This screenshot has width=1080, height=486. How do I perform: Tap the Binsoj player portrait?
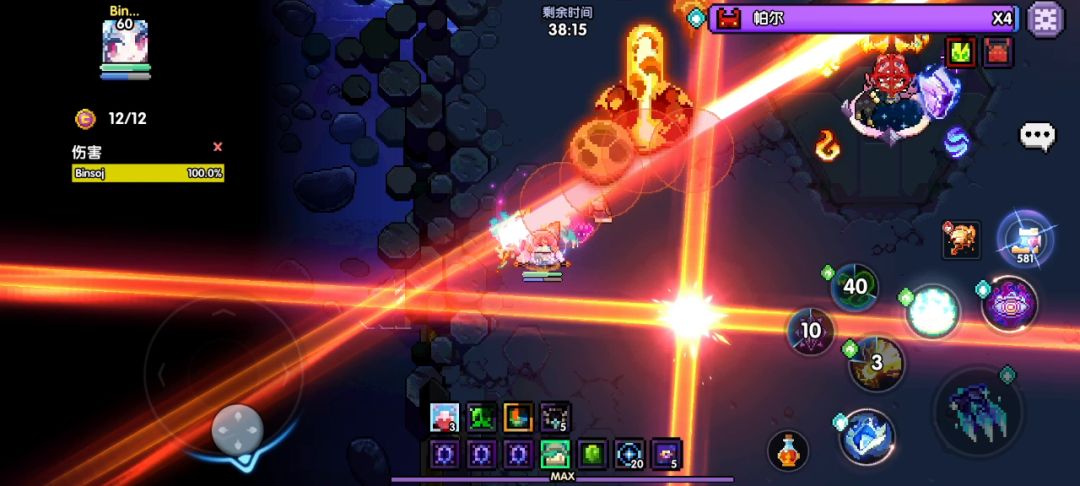(125, 43)
